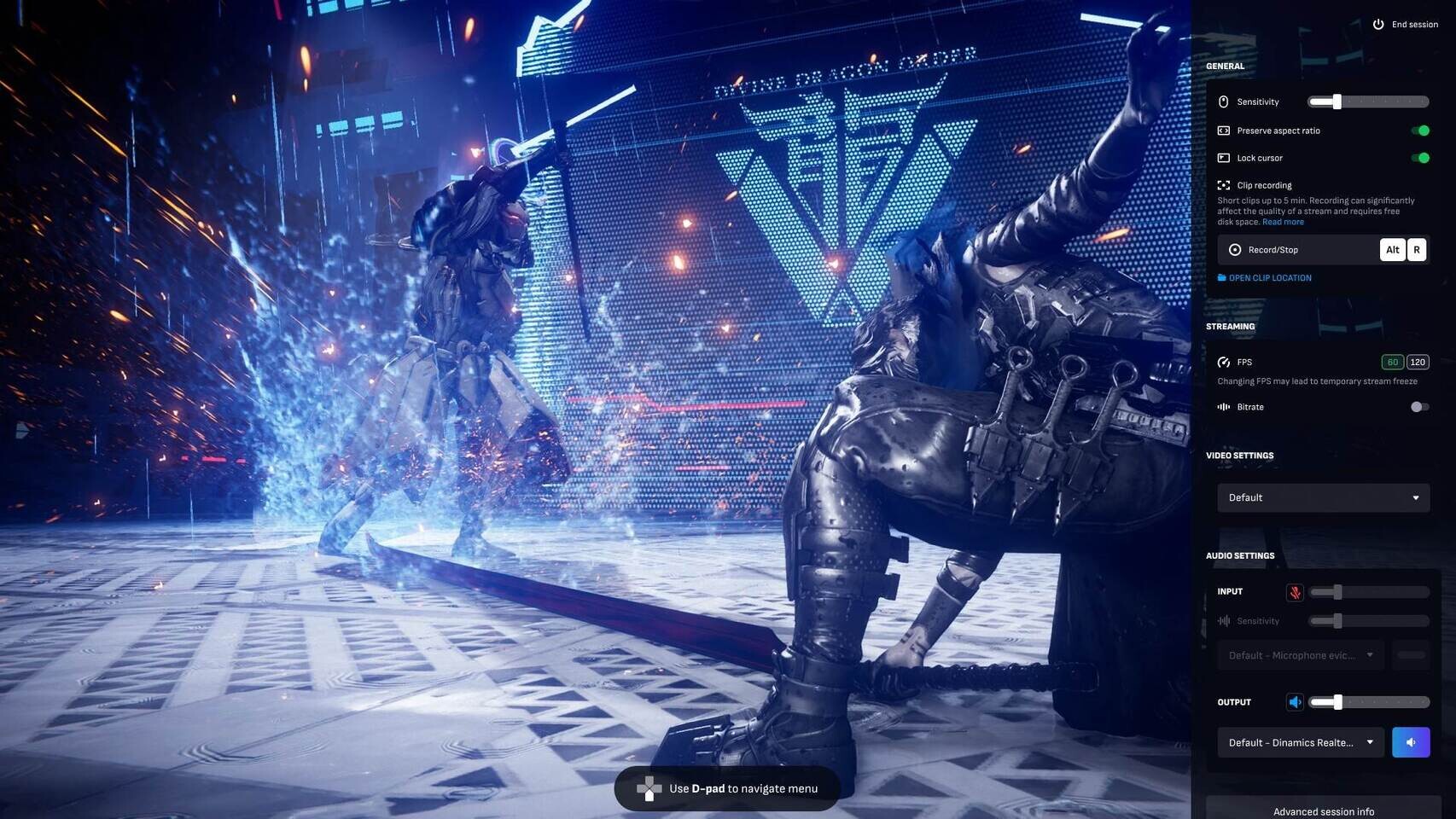
Task: Adjust the input volume slider
Action: pyautogui.click(x=1337, y=592)
